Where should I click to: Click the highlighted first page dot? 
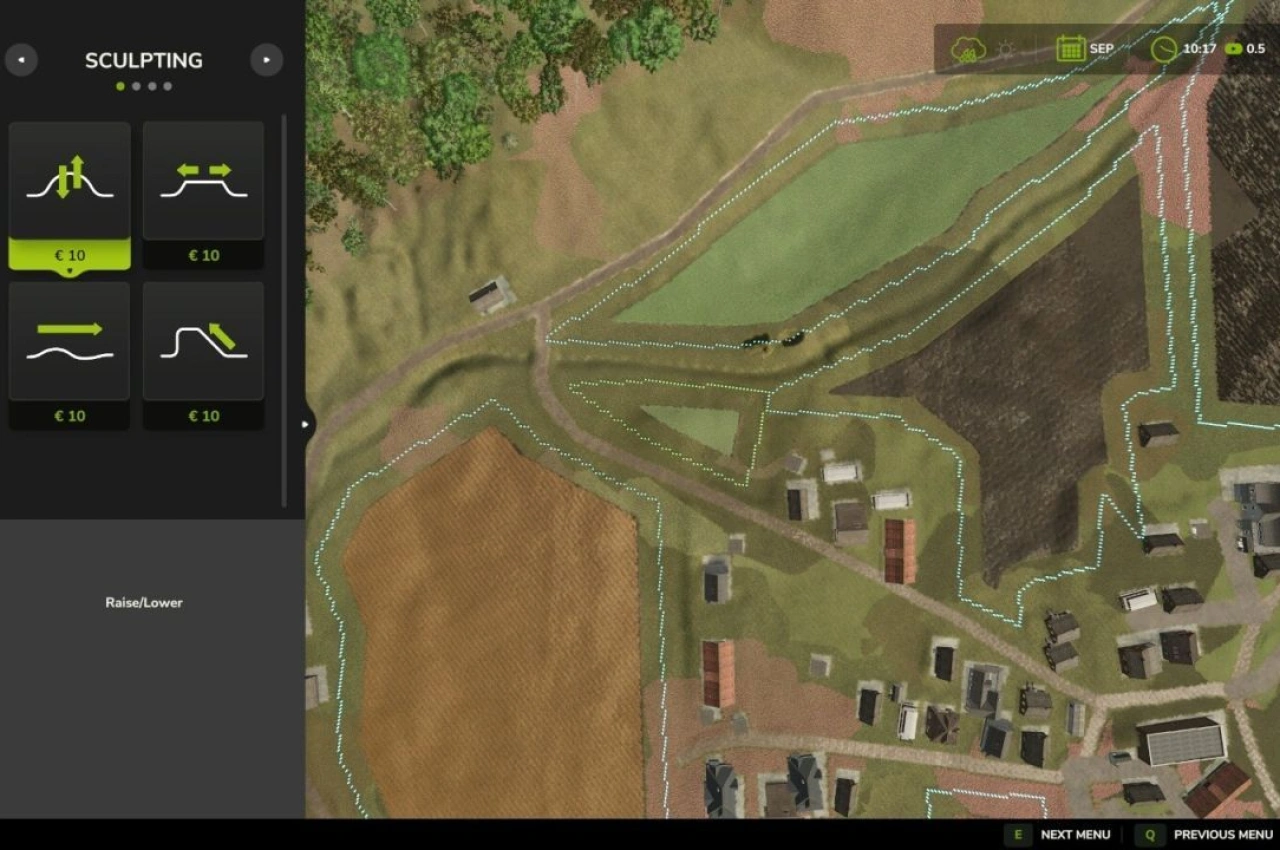(120, 86)
